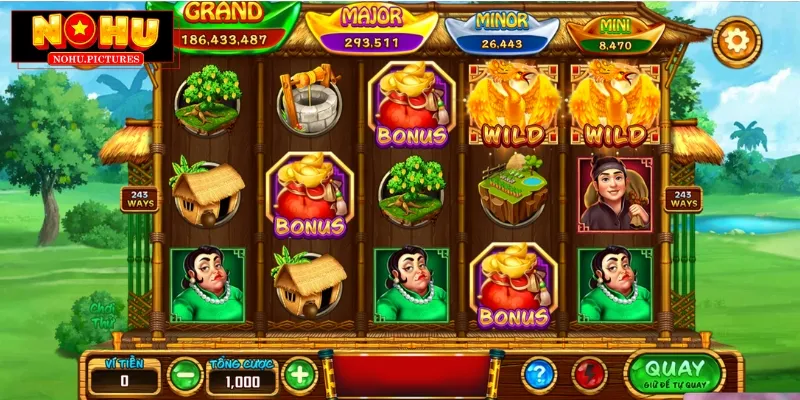
Task: Open help via the blue question mark
Action: point(539,375)
